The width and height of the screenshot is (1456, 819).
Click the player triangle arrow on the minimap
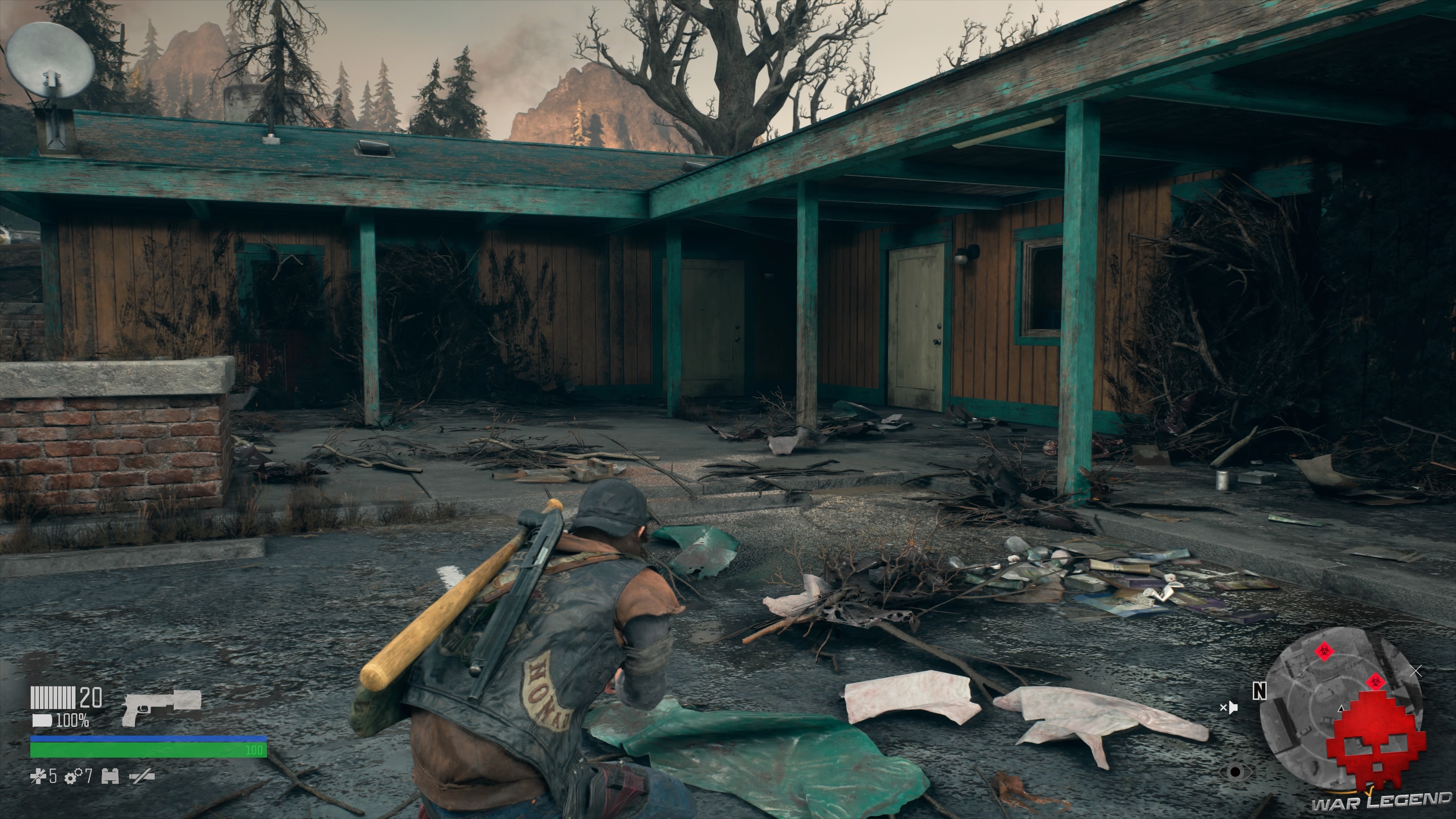tap(1341, 709)
